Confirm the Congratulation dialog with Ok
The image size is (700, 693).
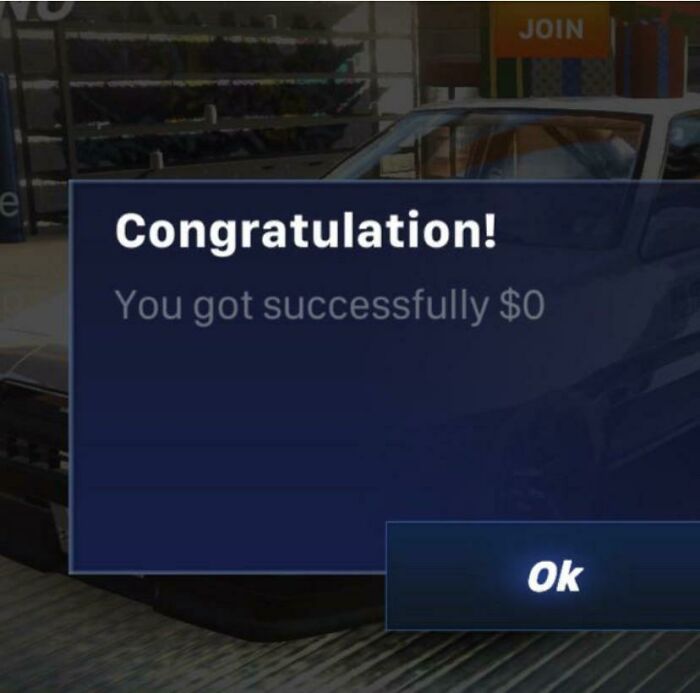pyautogui.click(x=553, y=576)
